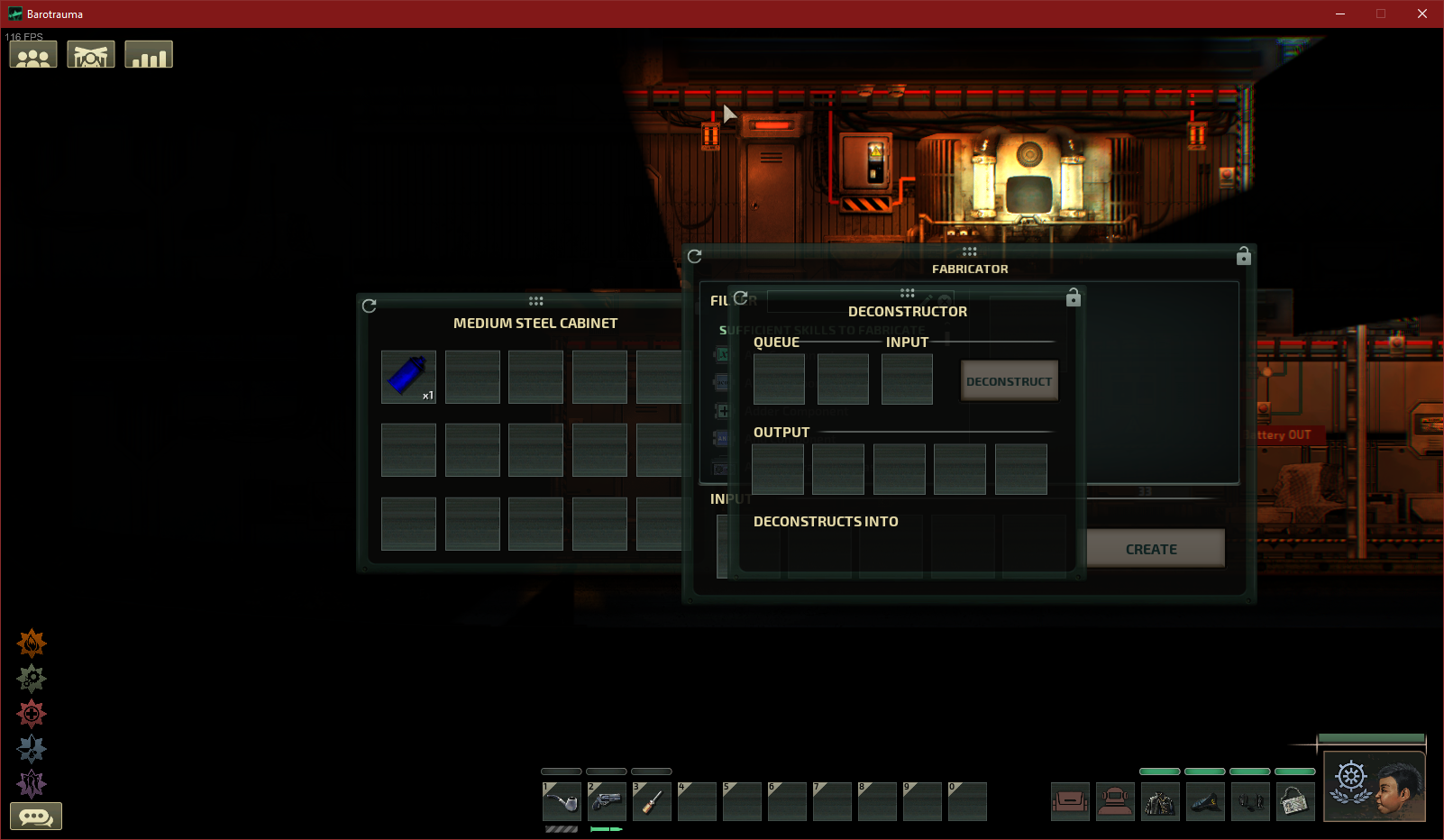Viewport: 1444px width, 840px height.
Task: Click the Deconstruct button
Action: pyautogui.click(x=1009, y=381)
